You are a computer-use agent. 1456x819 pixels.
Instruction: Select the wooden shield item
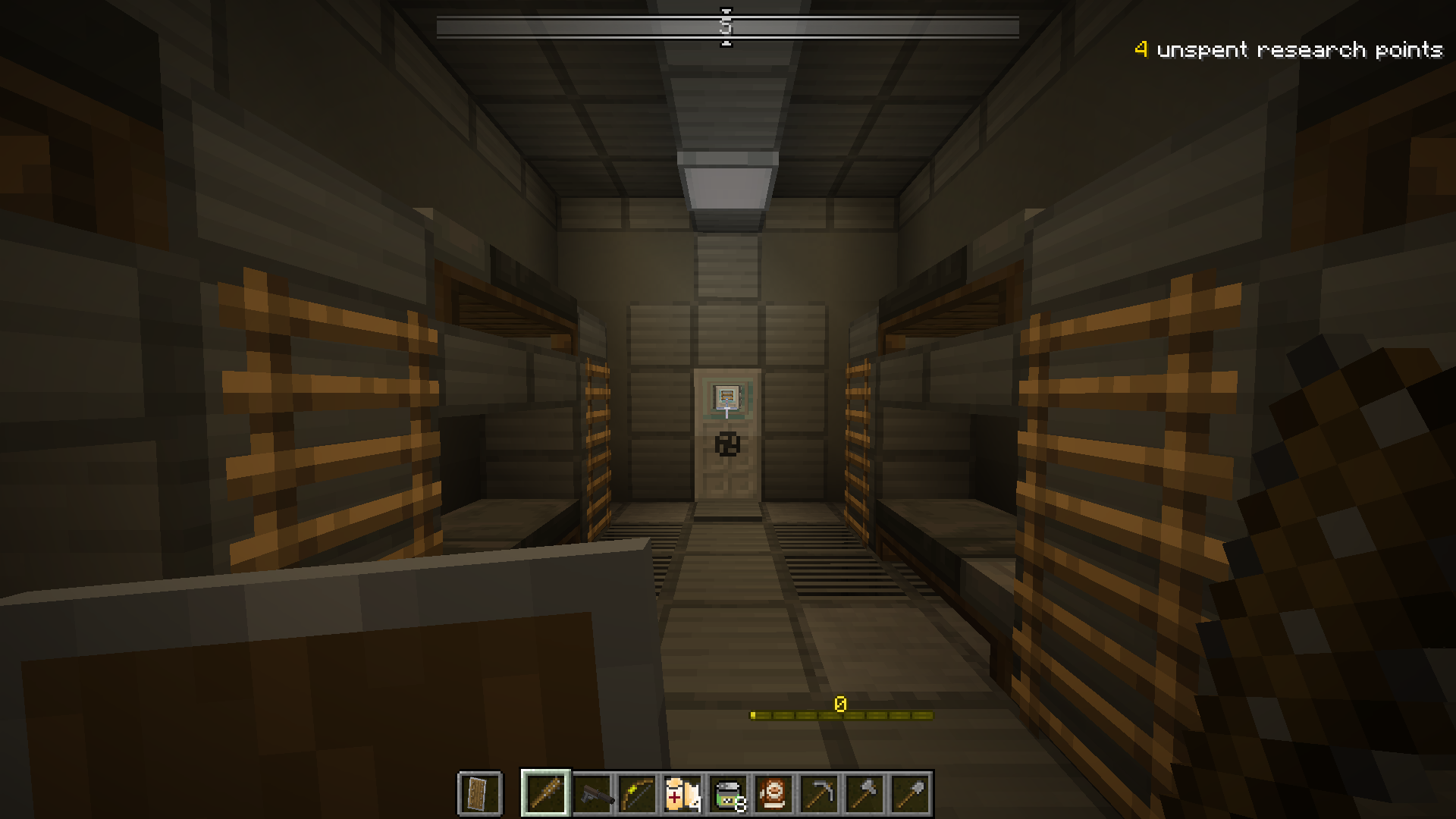(x=480, y=792)
